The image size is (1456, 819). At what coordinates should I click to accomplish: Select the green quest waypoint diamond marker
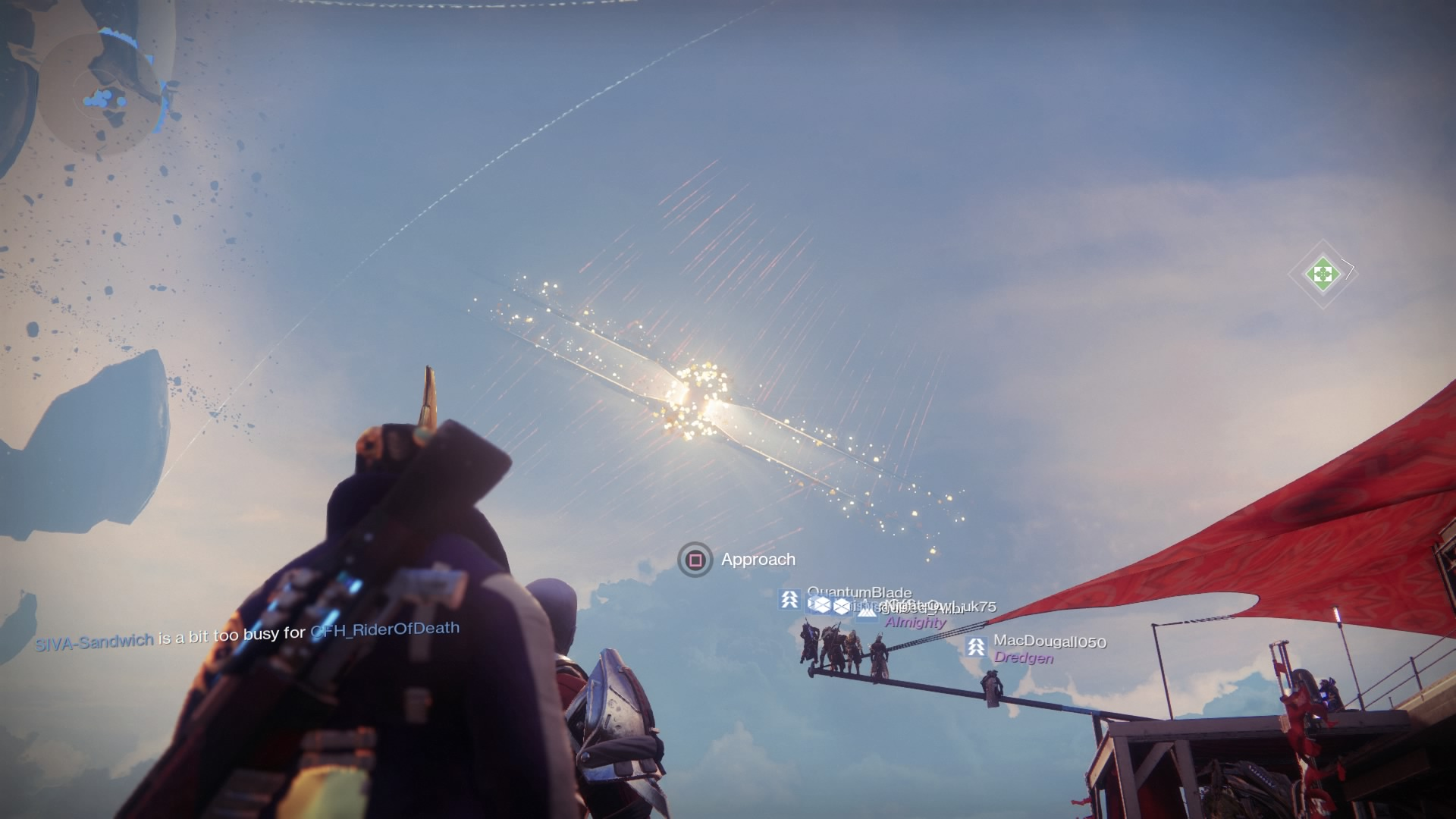point(1323,274)
